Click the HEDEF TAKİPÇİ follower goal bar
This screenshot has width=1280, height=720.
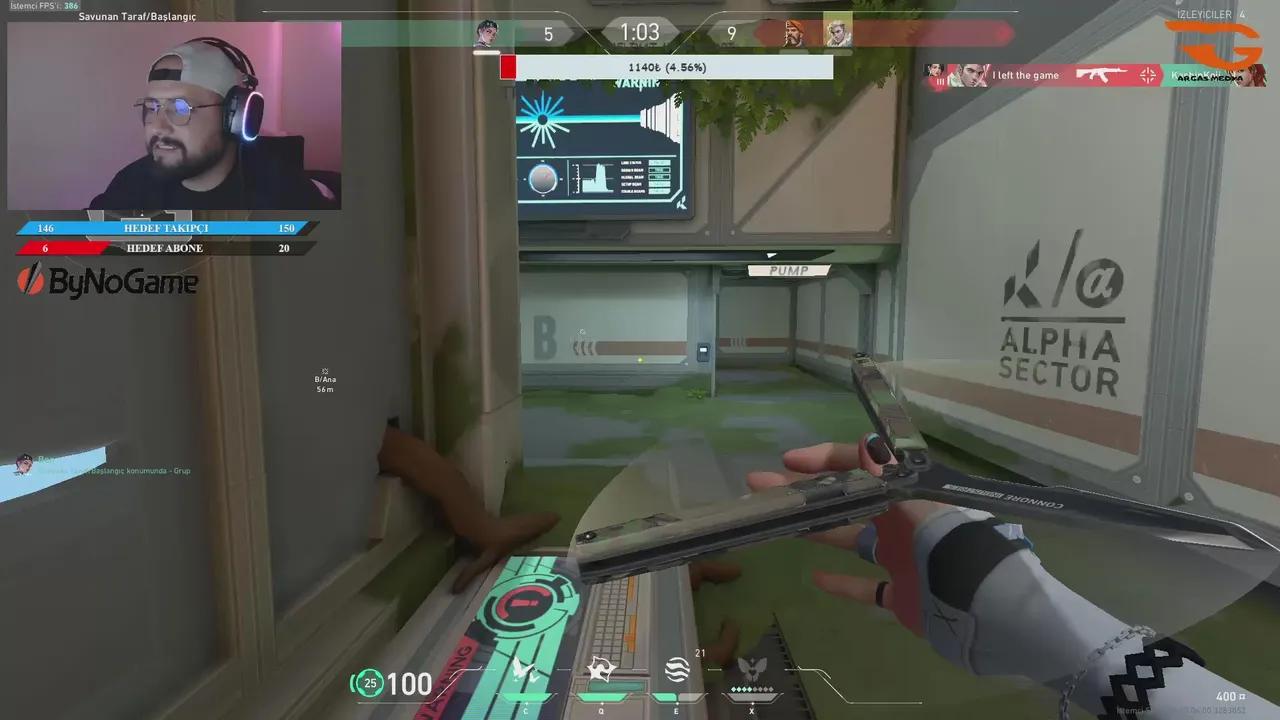[x=165, y=228]
